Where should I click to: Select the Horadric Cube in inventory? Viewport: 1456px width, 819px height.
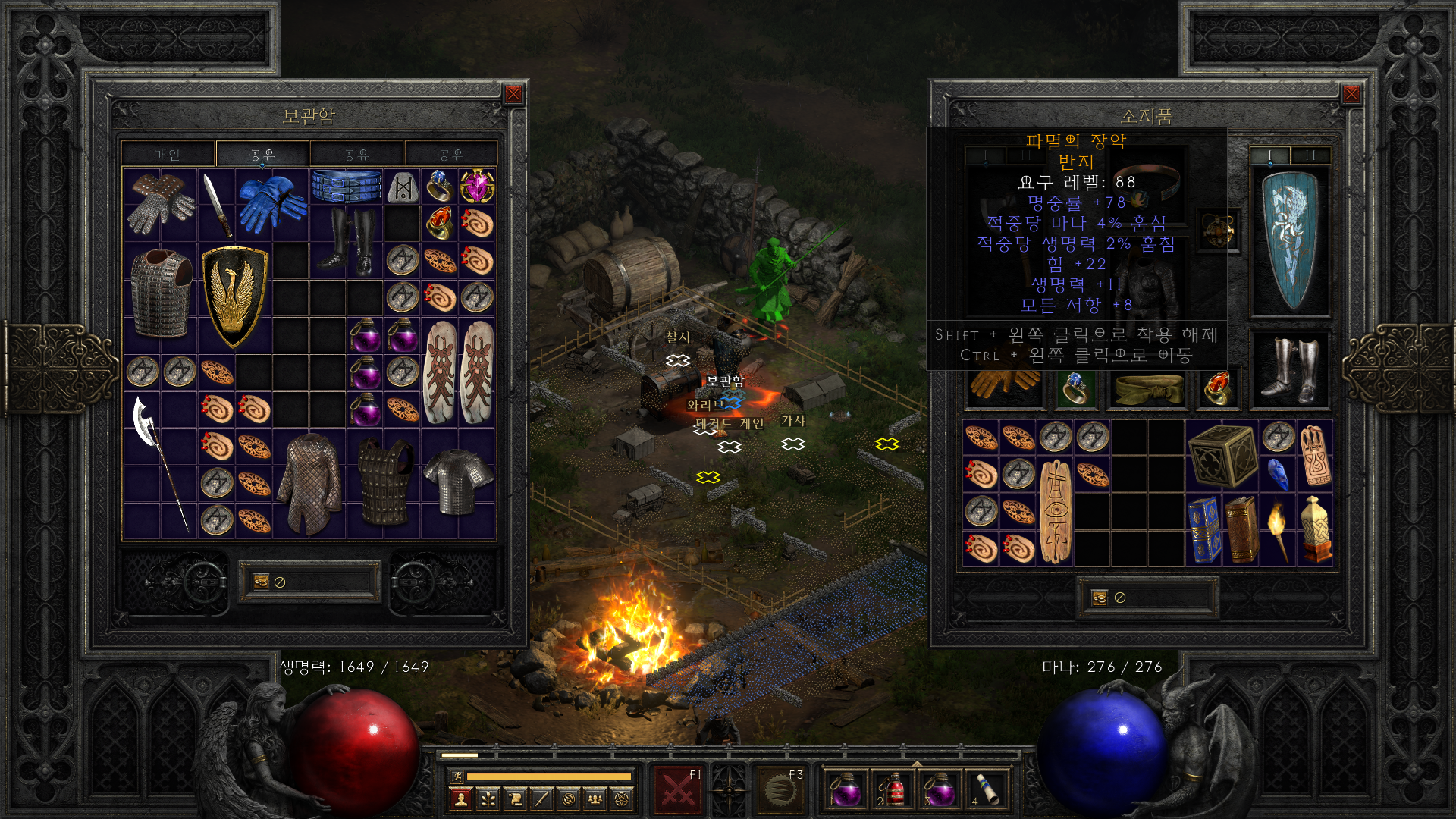point(1221,455)
